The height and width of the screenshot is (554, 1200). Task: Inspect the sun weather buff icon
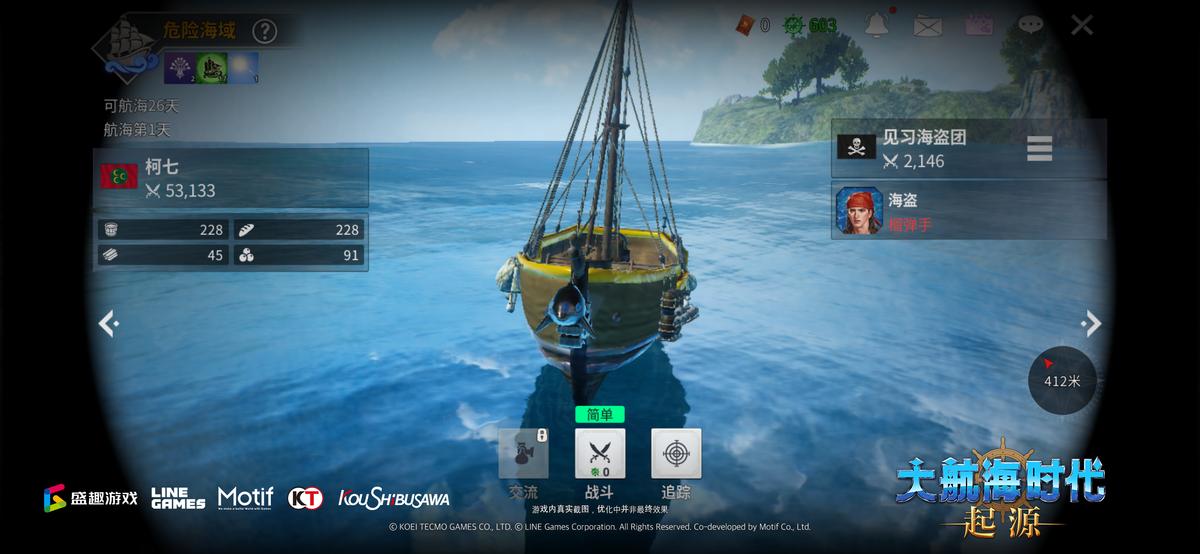244,67
